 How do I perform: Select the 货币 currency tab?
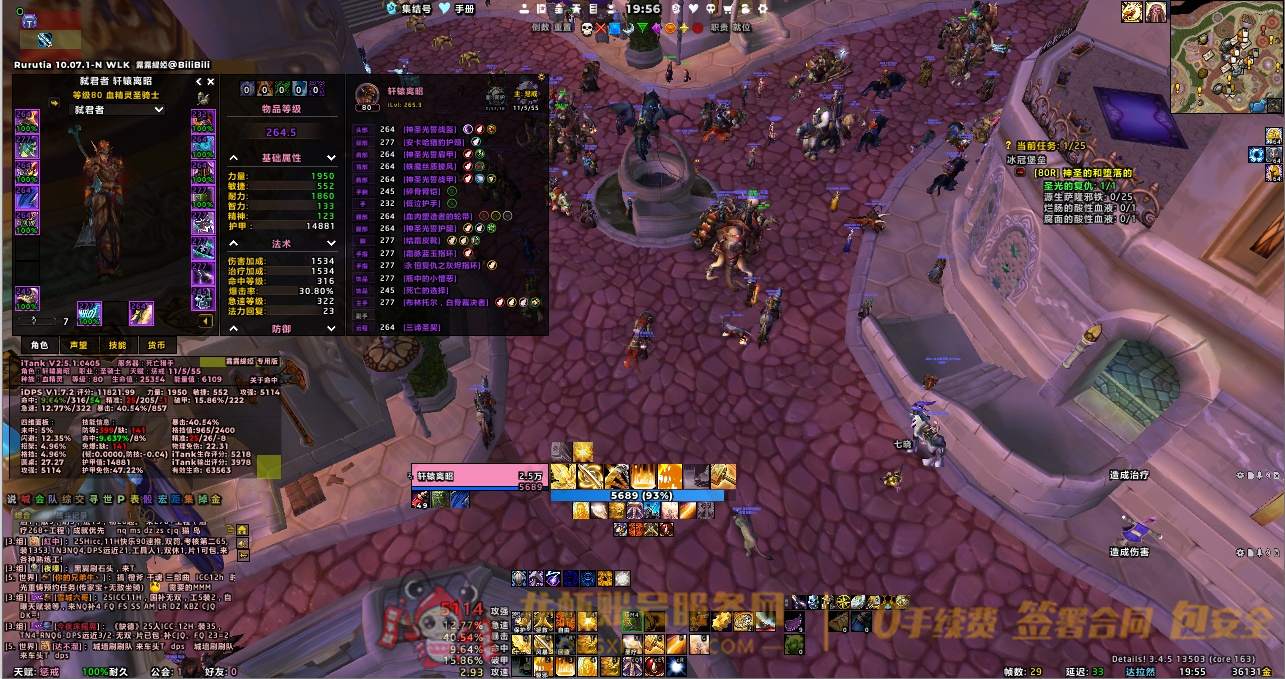156,345
